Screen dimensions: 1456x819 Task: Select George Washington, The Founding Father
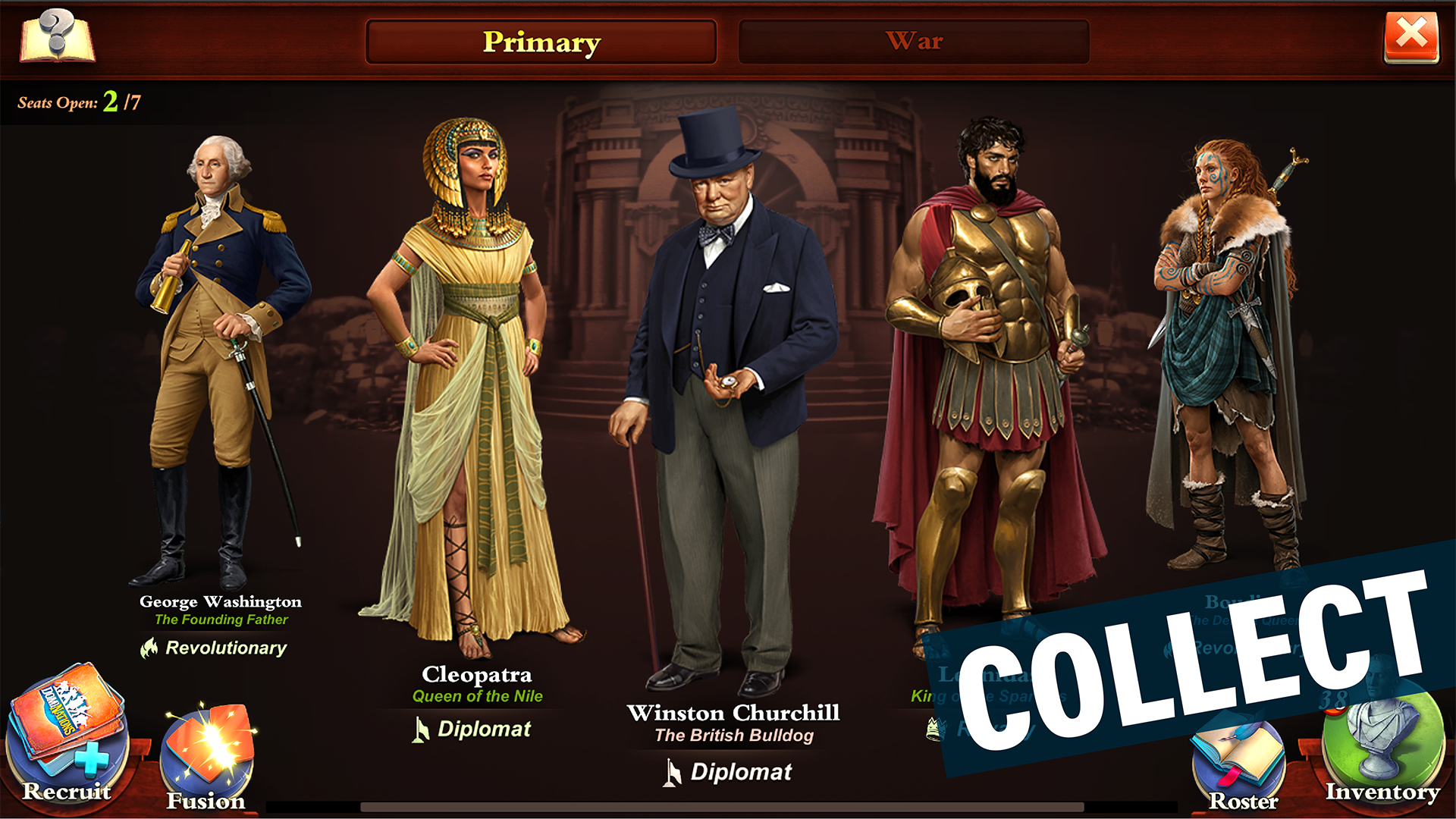point(220,341)
